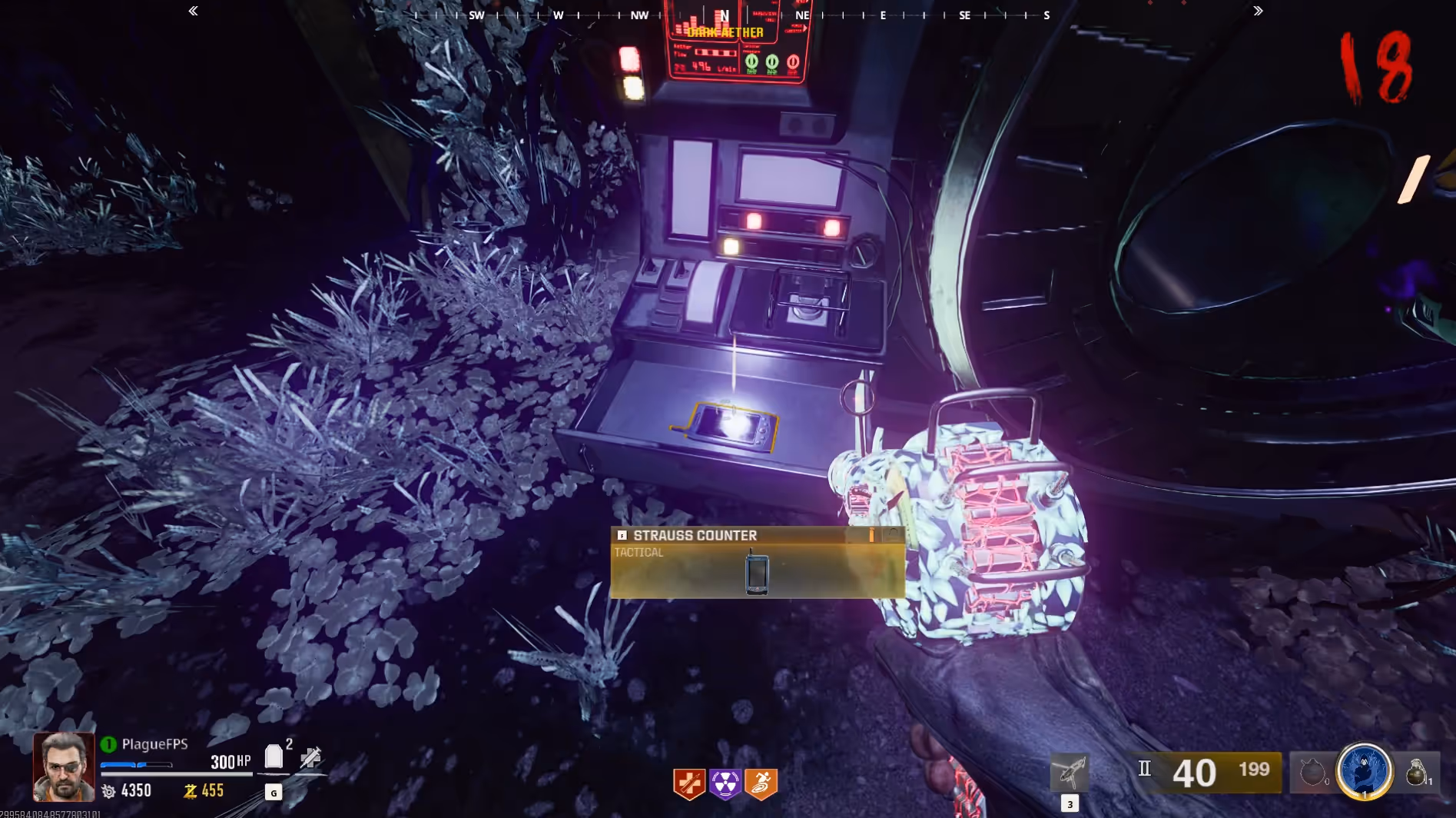
Task: Select the armor plate icon
Action: [274, 757]
